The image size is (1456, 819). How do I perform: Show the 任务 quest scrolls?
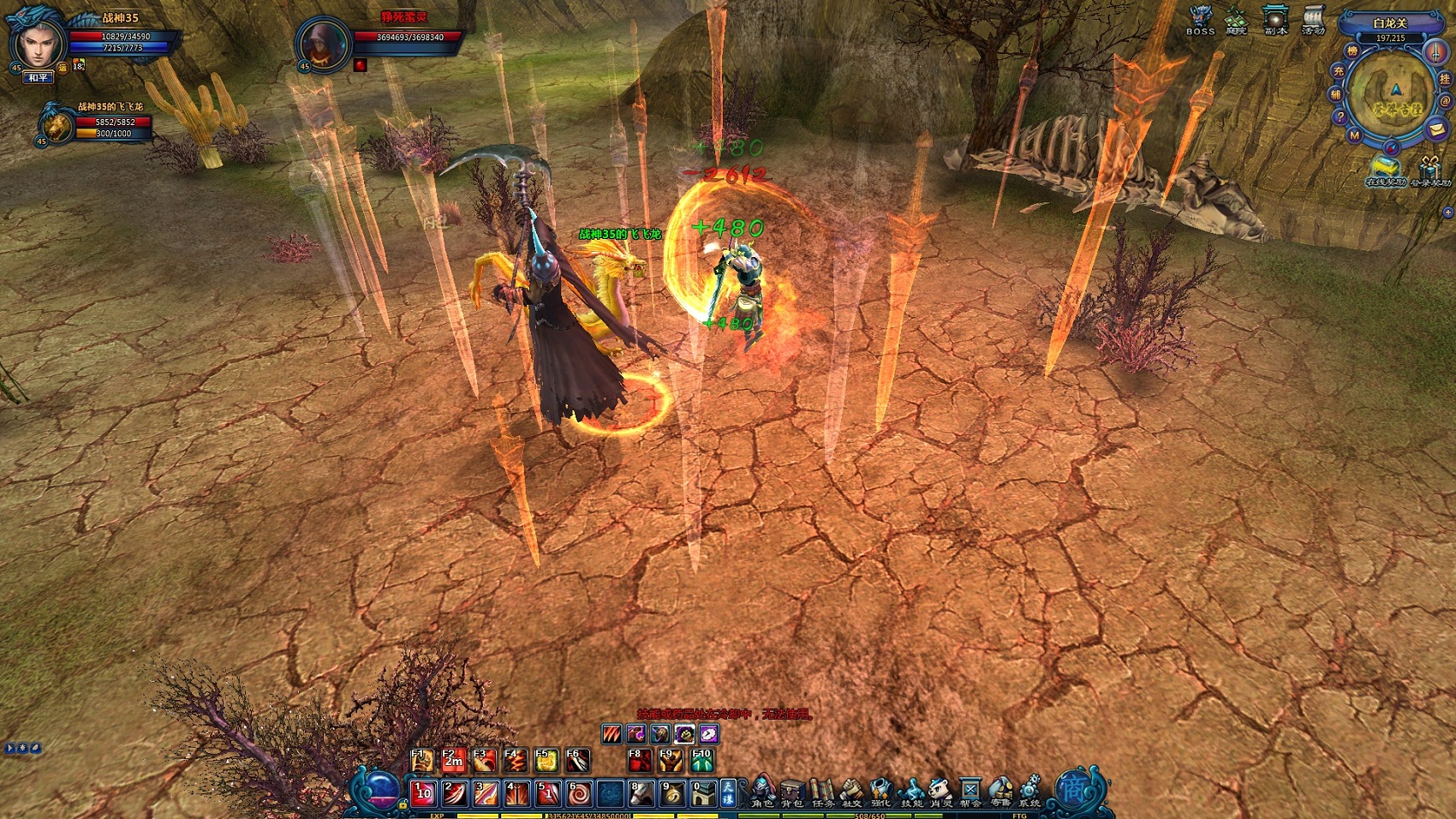(x=822, y=792)
